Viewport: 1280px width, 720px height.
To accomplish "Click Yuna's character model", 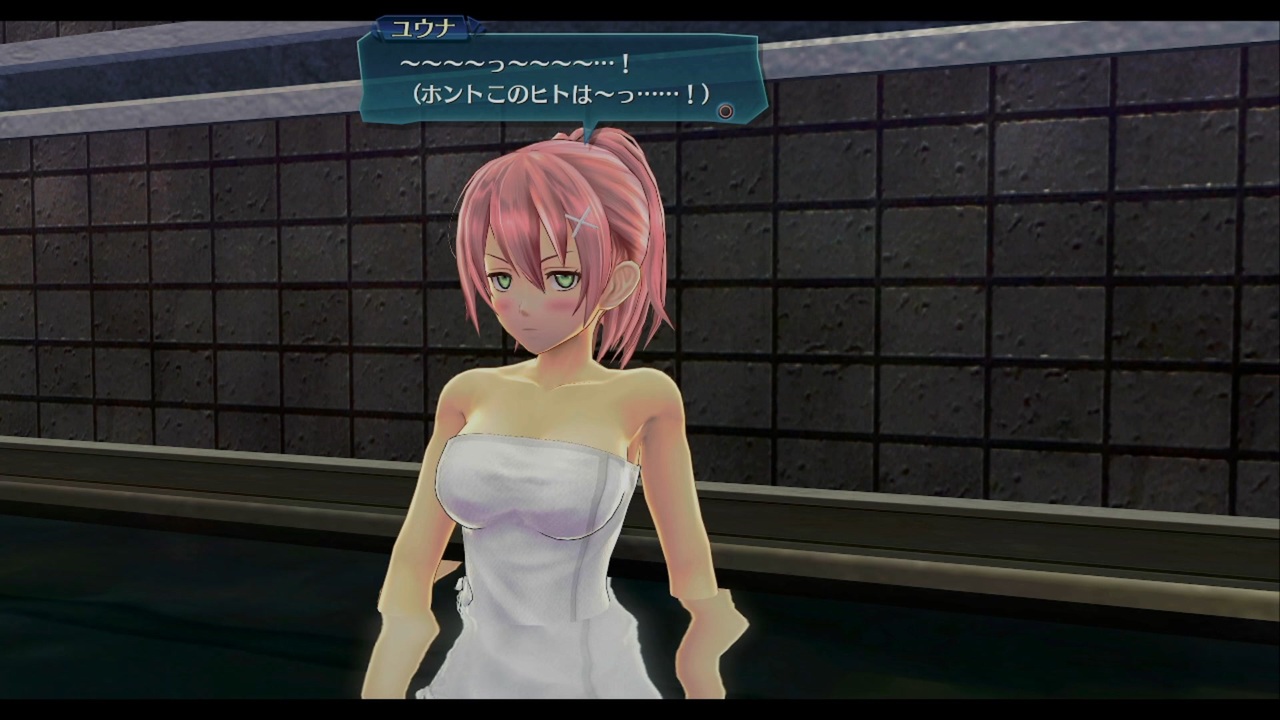I will coord(545,480).
